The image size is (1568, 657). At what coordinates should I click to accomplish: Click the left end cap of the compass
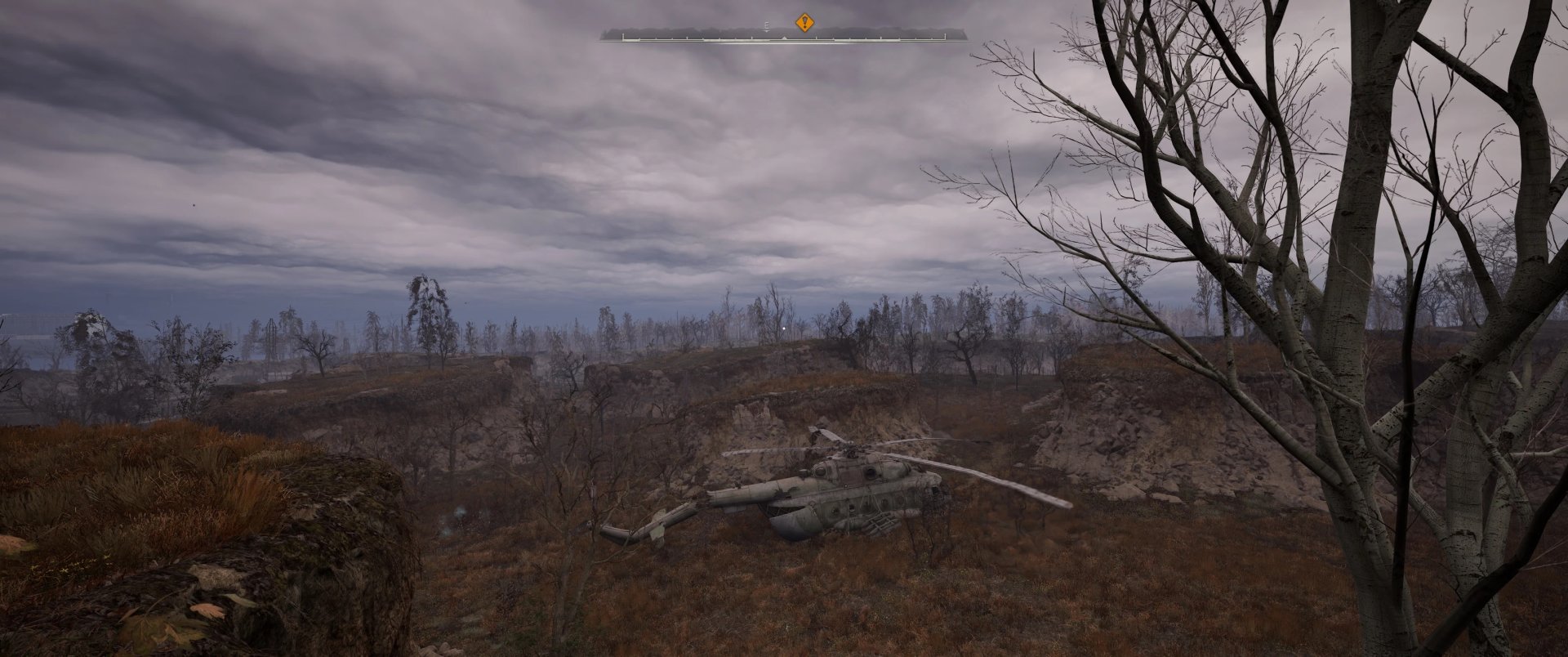coord(623,36)
